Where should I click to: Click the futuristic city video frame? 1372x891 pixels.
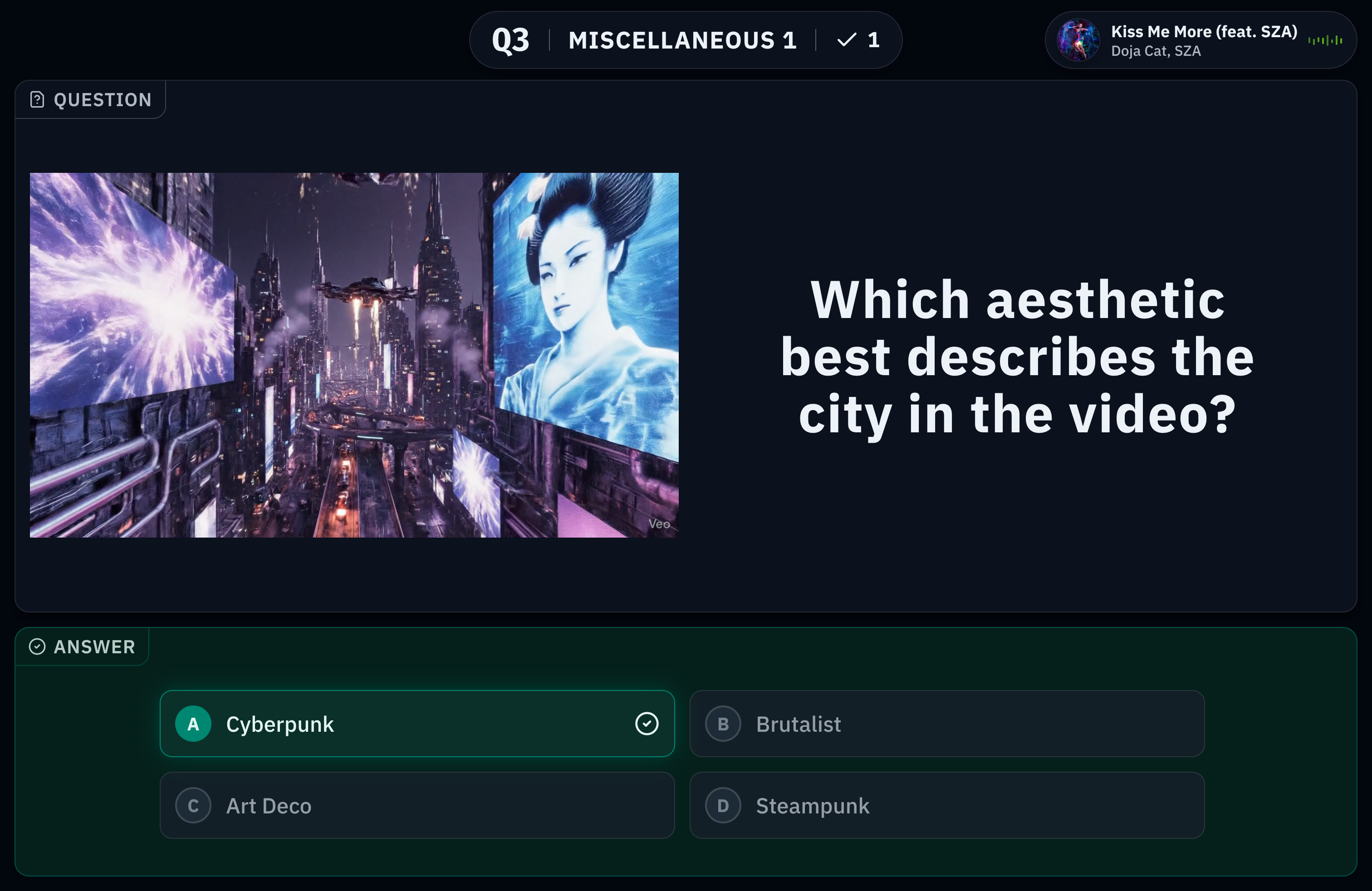(354, 355)
